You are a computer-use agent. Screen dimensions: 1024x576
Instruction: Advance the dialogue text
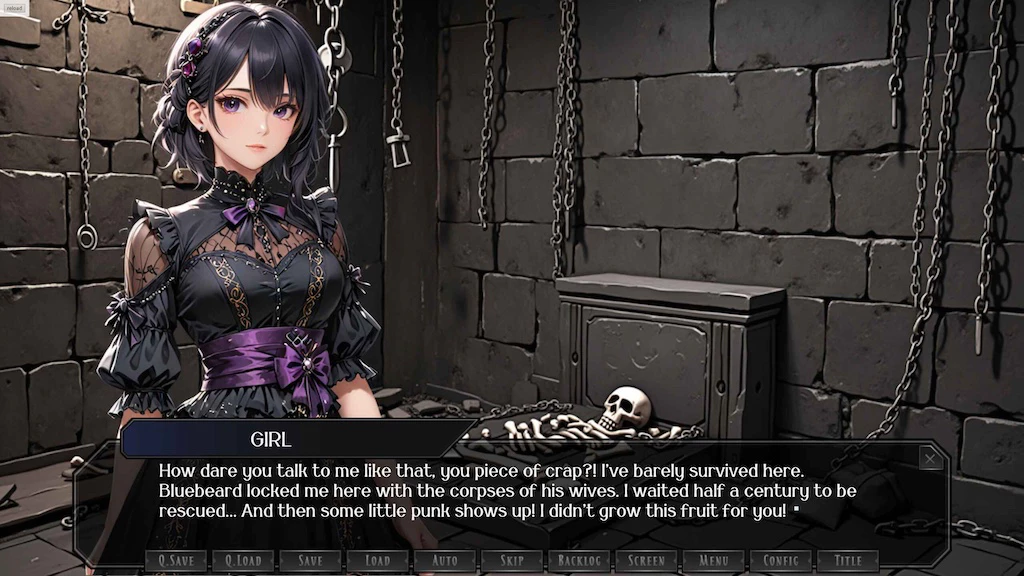coord(500,492)
